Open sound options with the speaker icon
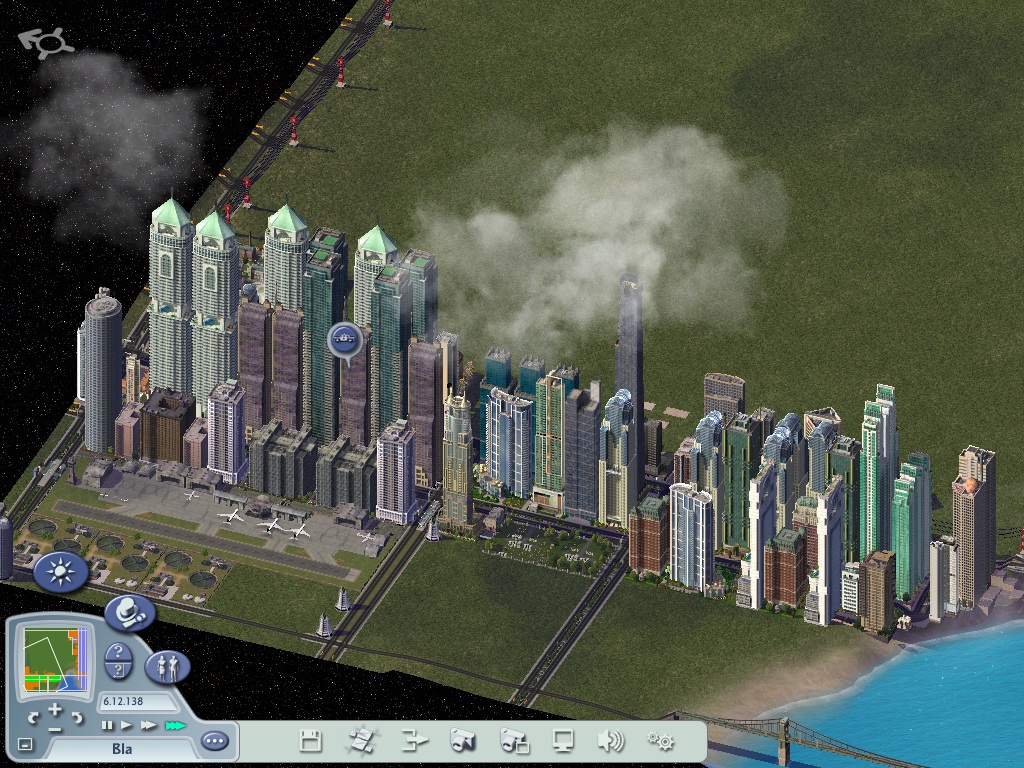The height and width of the screenshot is (768, 1024). click(610, 741)
